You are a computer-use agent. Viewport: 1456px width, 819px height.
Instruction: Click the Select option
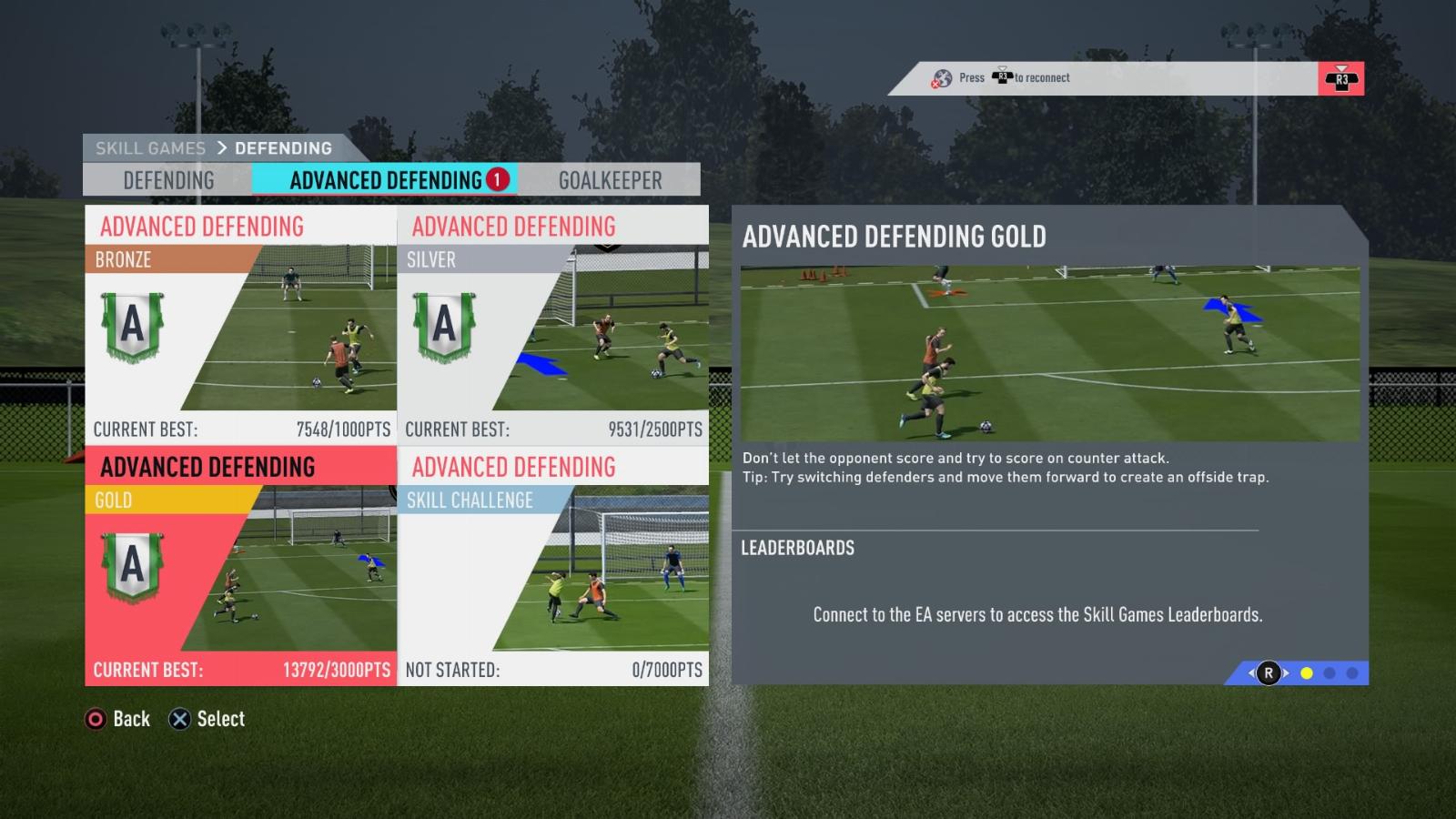(x=207, y=719)
